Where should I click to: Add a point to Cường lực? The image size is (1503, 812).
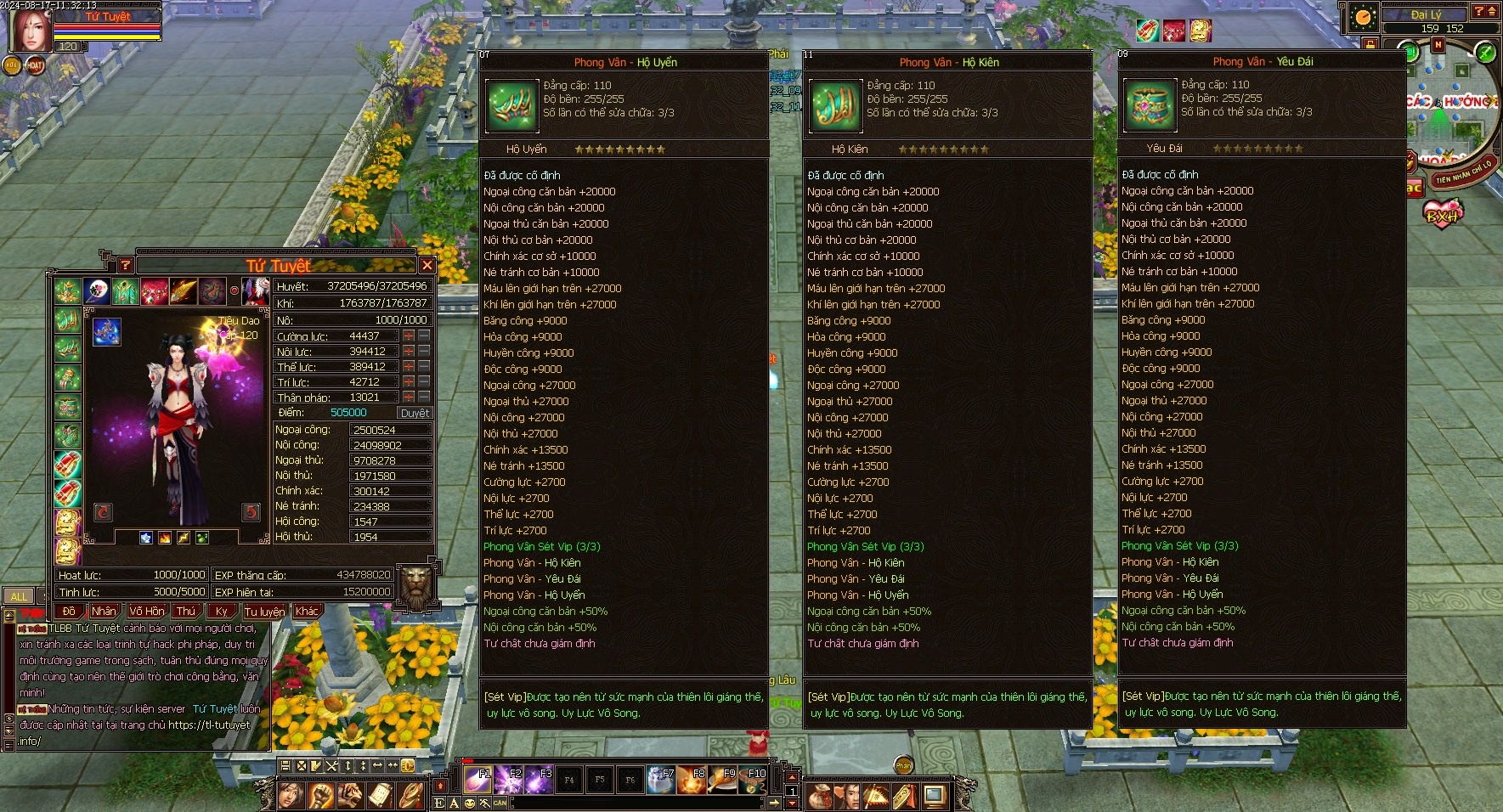coord(409,336)
